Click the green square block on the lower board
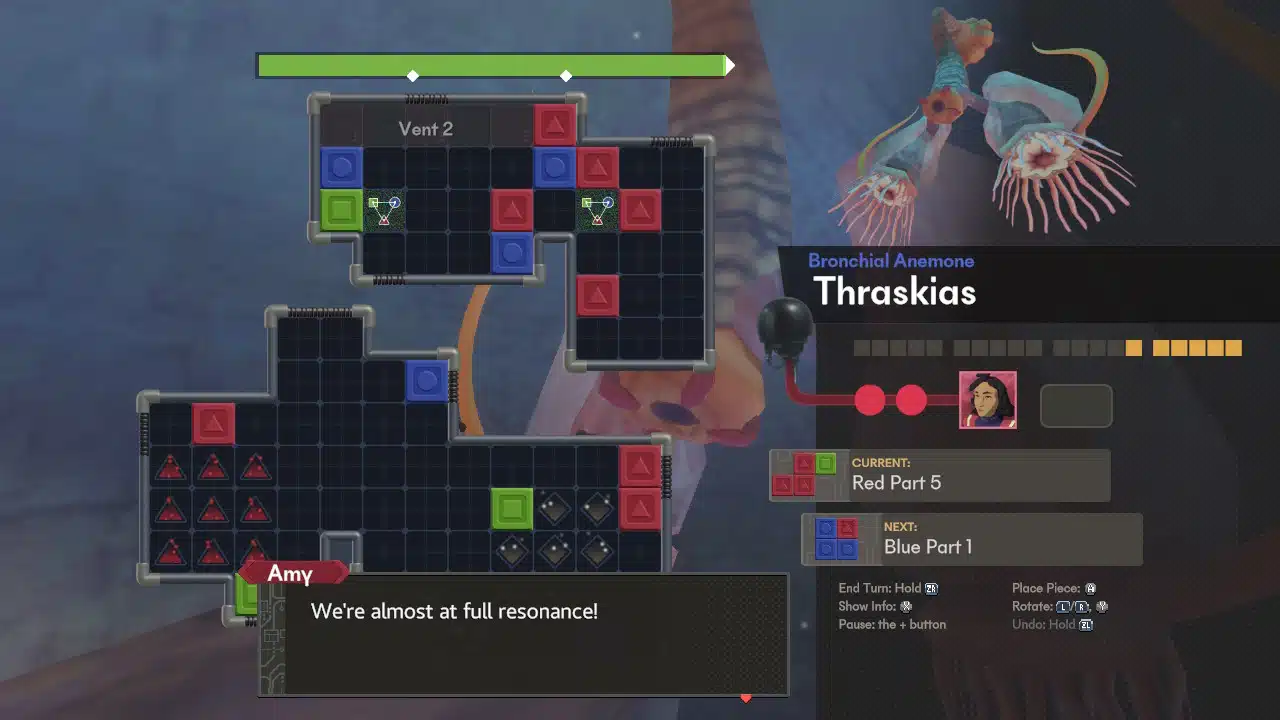The width and height of the screenshot is (1280, 720). click(x=514, y=510)
